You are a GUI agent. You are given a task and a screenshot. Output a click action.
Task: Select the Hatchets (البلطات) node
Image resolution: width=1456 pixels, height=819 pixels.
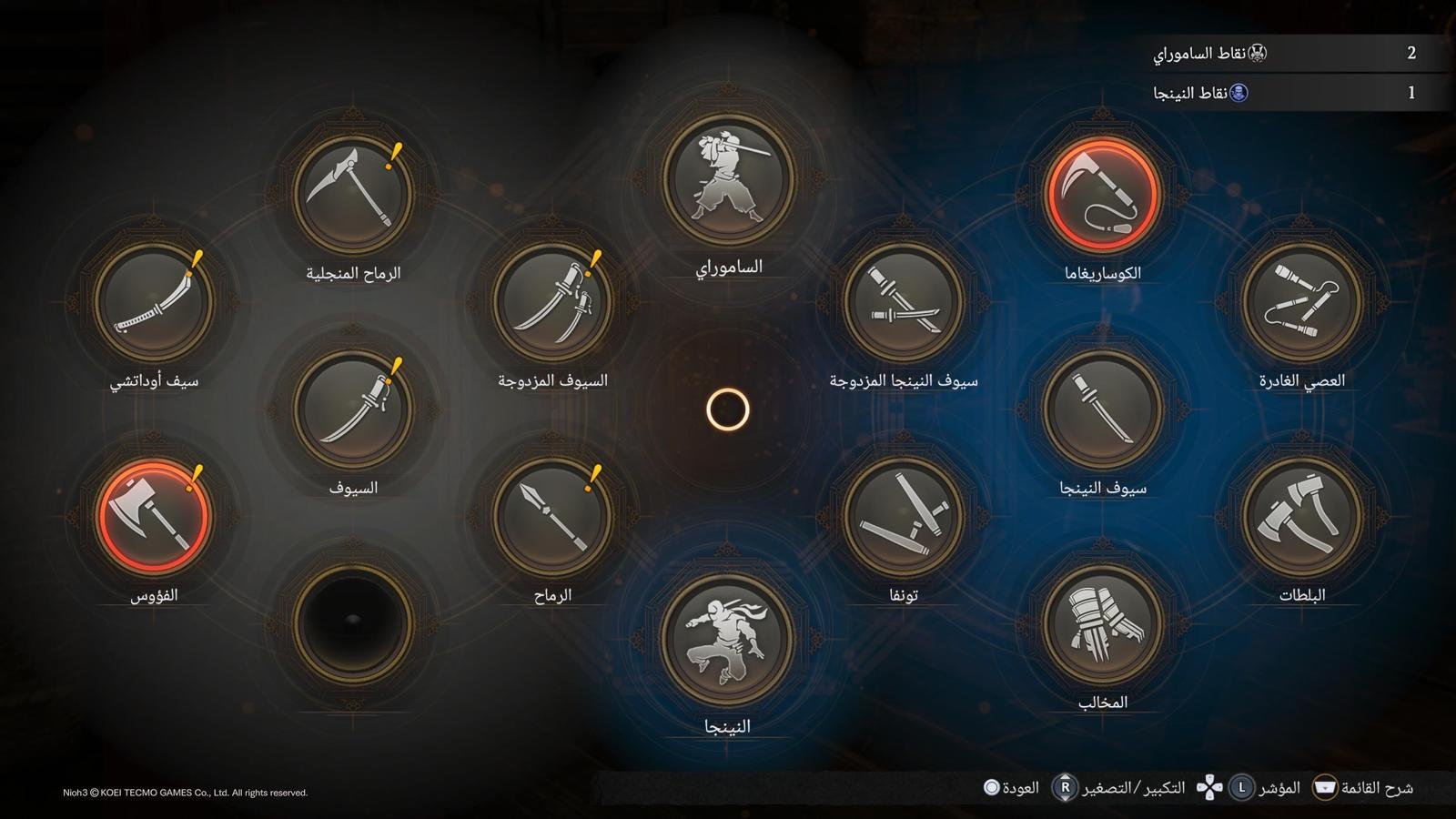coord(1301,516)
